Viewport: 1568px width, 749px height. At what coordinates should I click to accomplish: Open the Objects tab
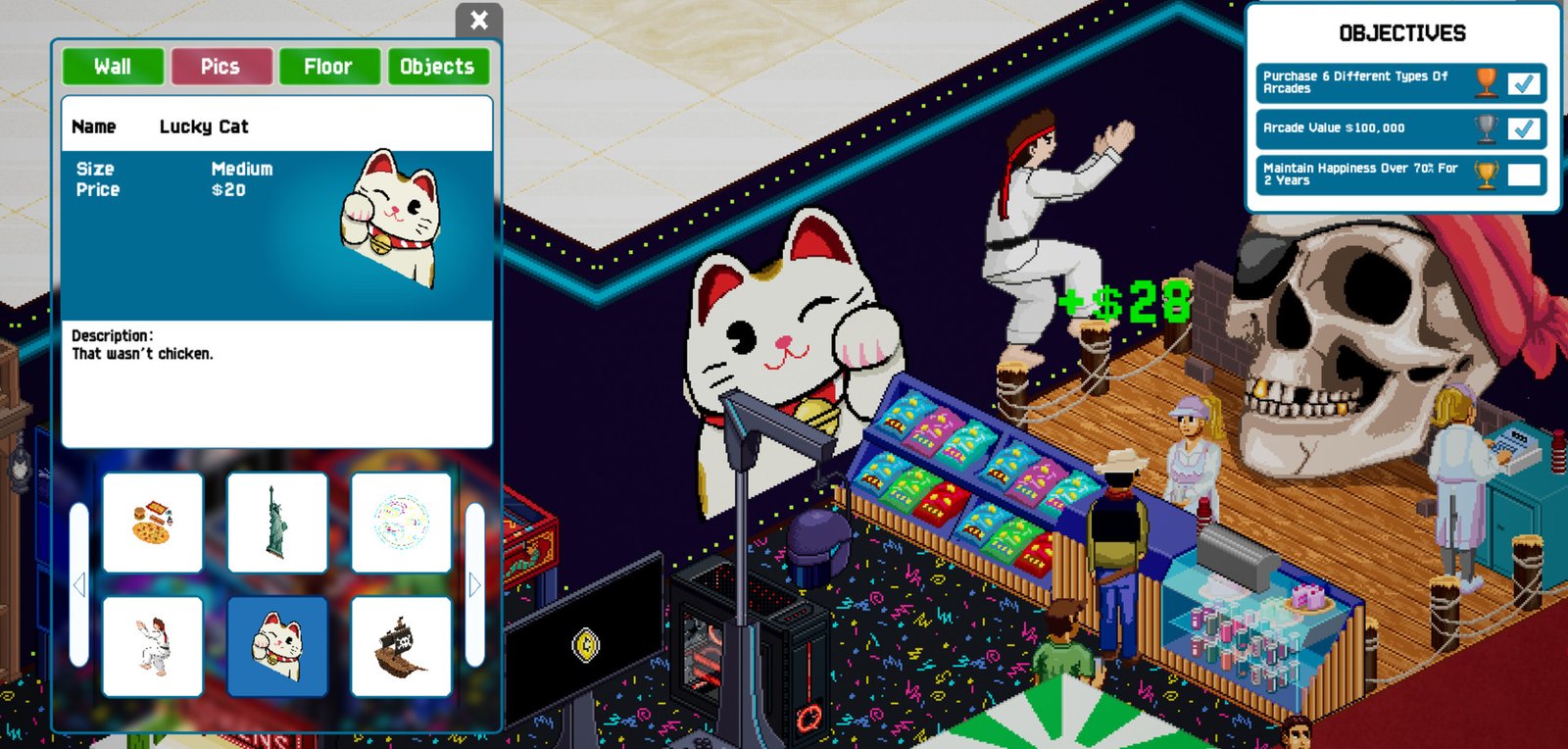point(438,66)
